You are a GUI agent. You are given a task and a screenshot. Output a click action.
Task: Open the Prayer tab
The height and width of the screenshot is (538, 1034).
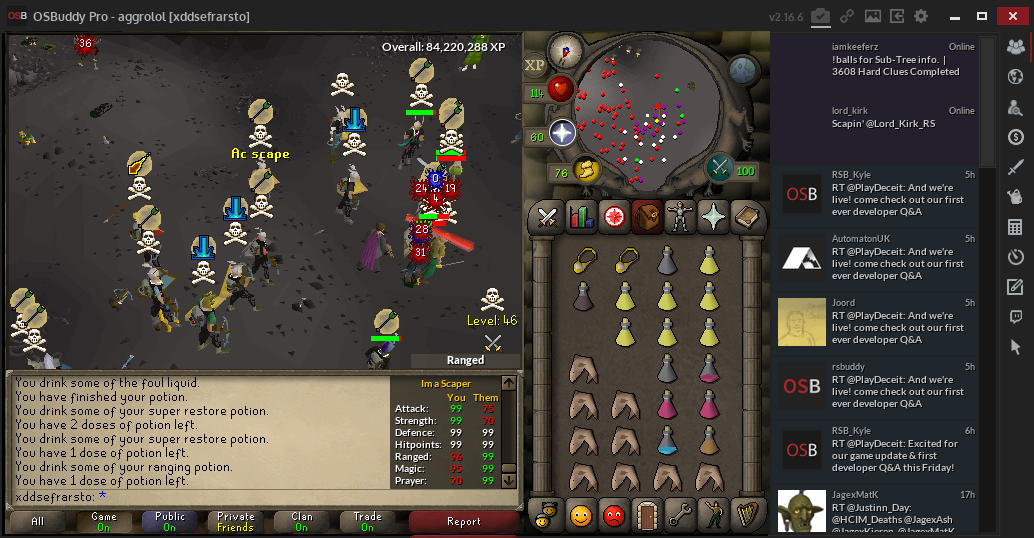(x=713, y=216)
